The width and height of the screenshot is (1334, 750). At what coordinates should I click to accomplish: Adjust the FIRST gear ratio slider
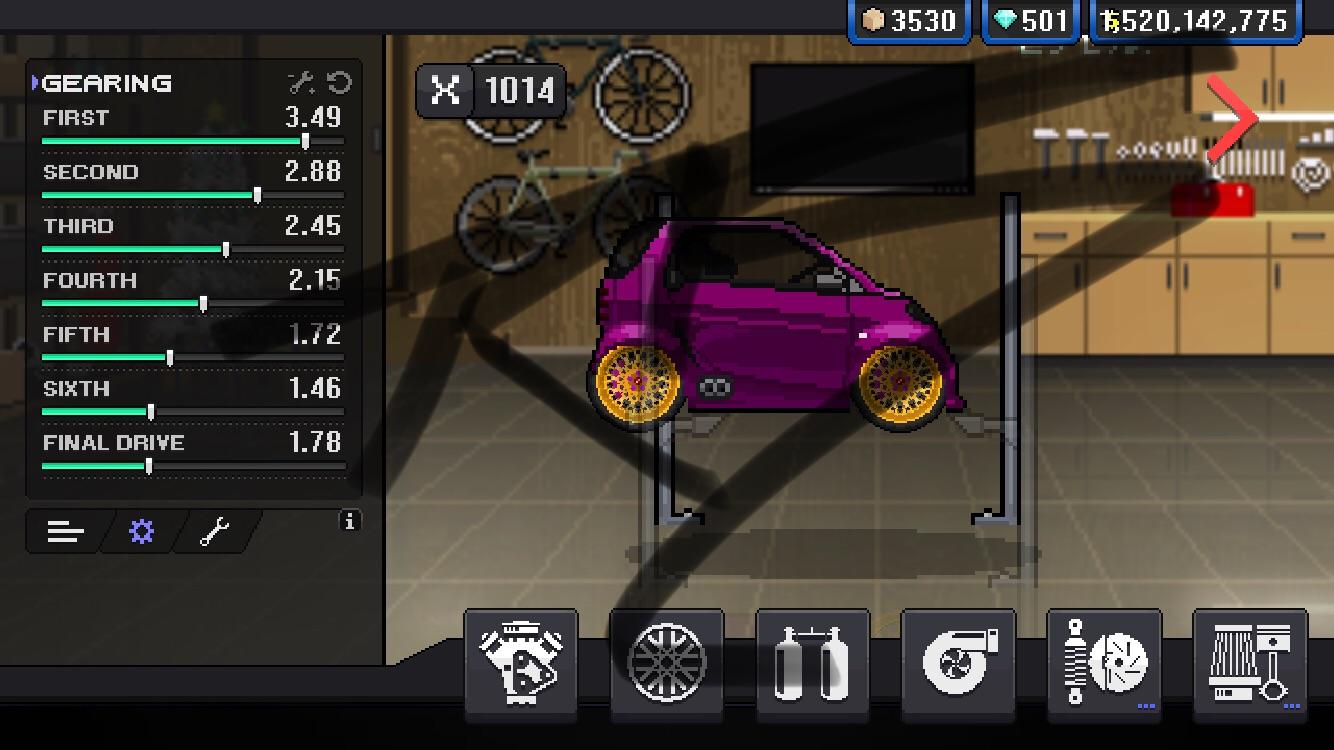pyautogui.click(x=305, y=140)
